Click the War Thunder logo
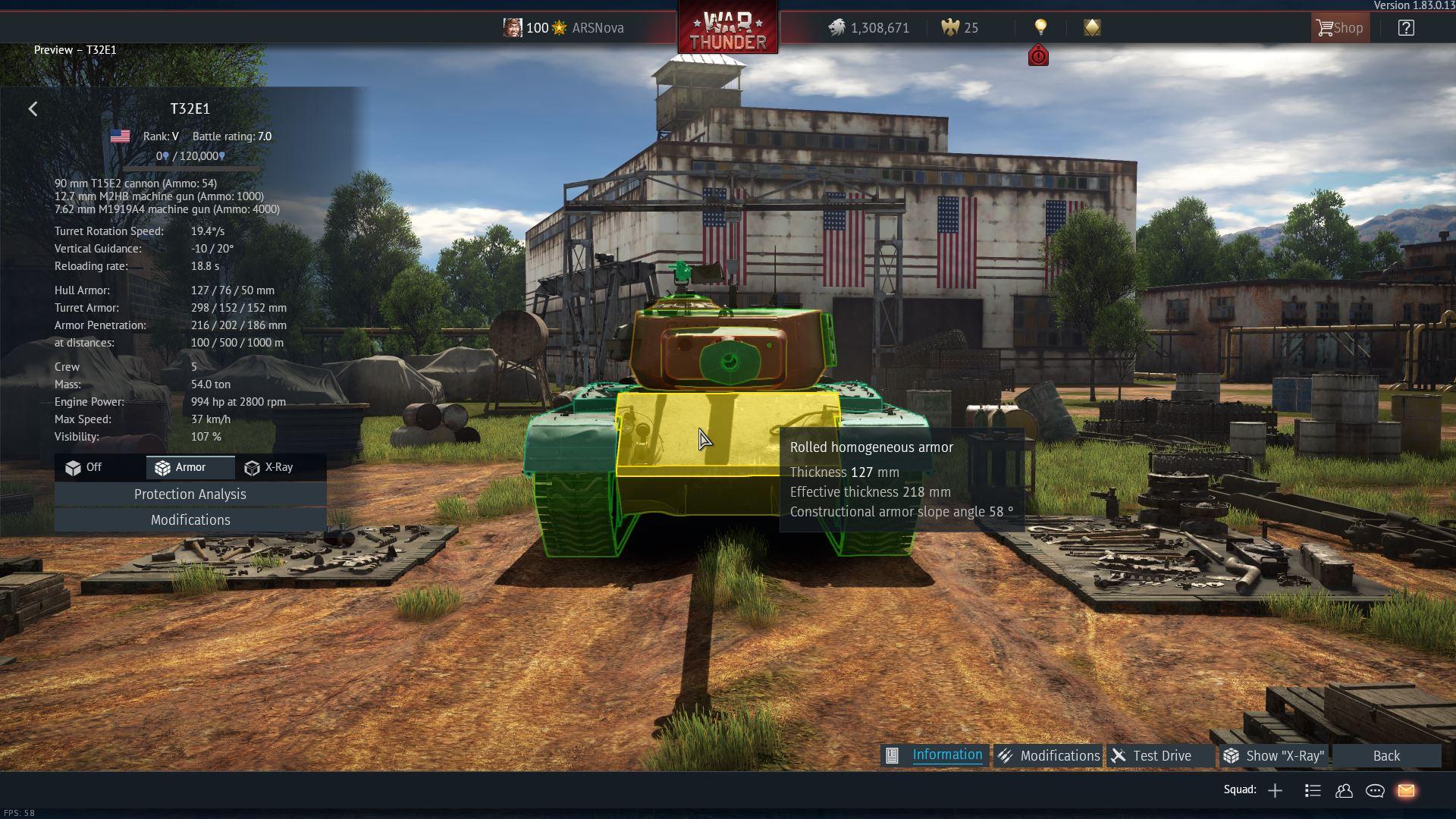 pos(727,30)
